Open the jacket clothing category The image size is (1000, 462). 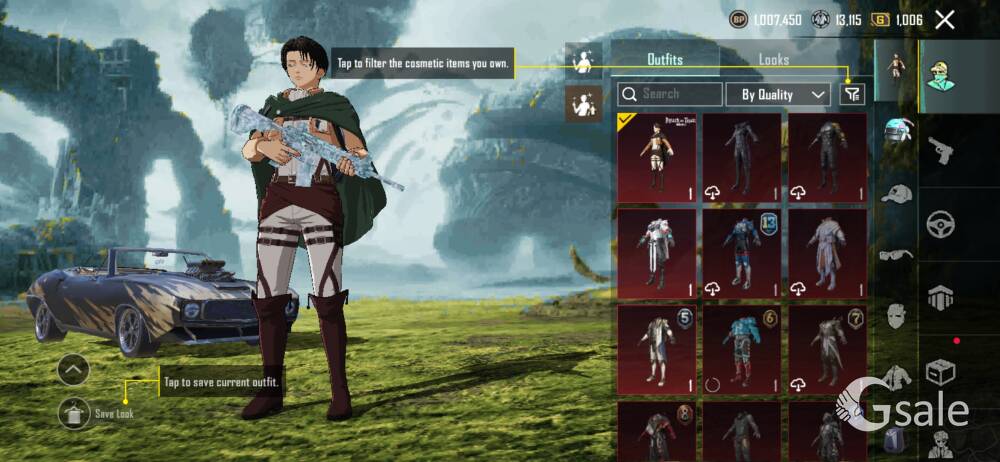pos(896,376)
